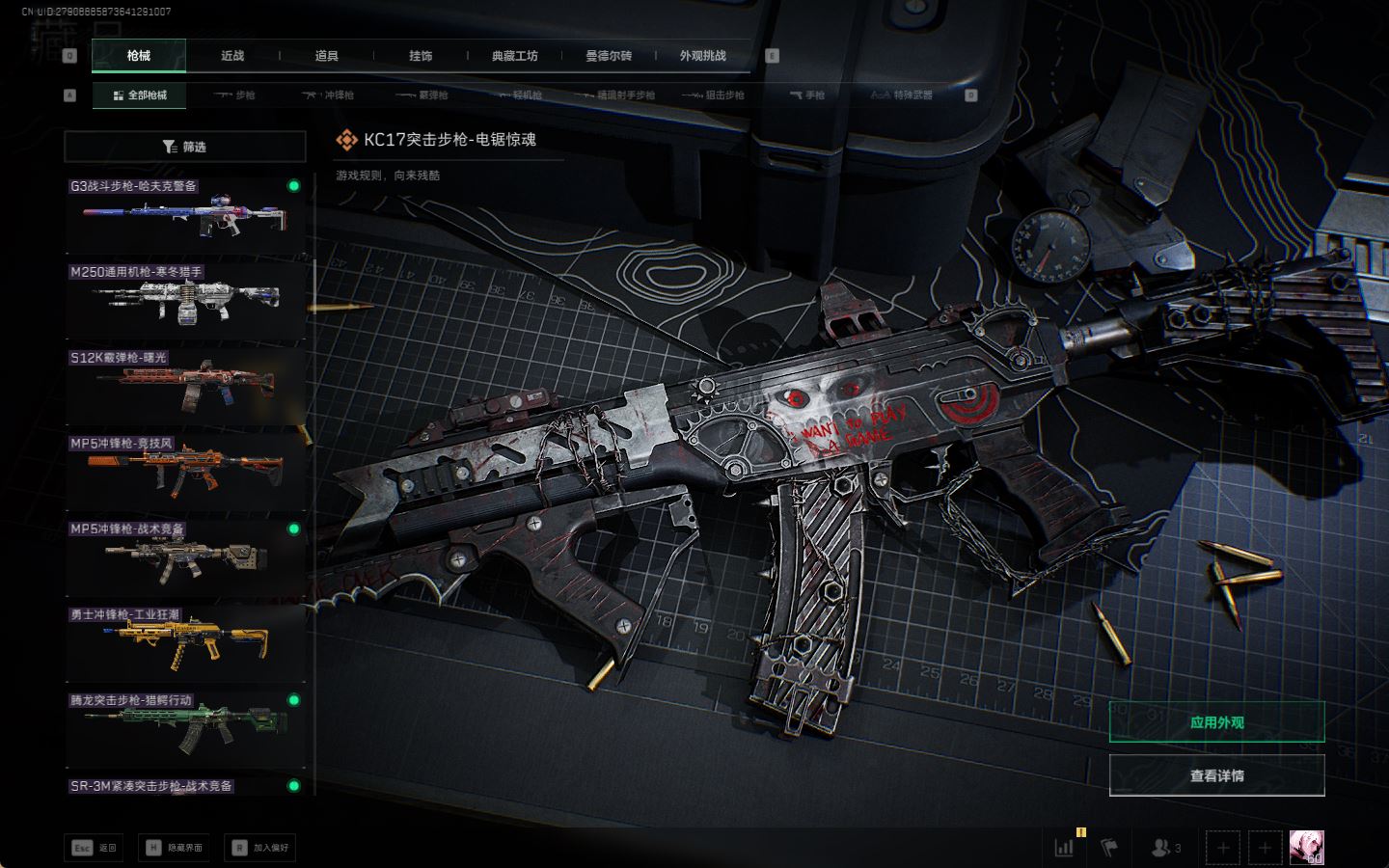
Task: Open the bar chart stats icon
Action: (1064, 848)
